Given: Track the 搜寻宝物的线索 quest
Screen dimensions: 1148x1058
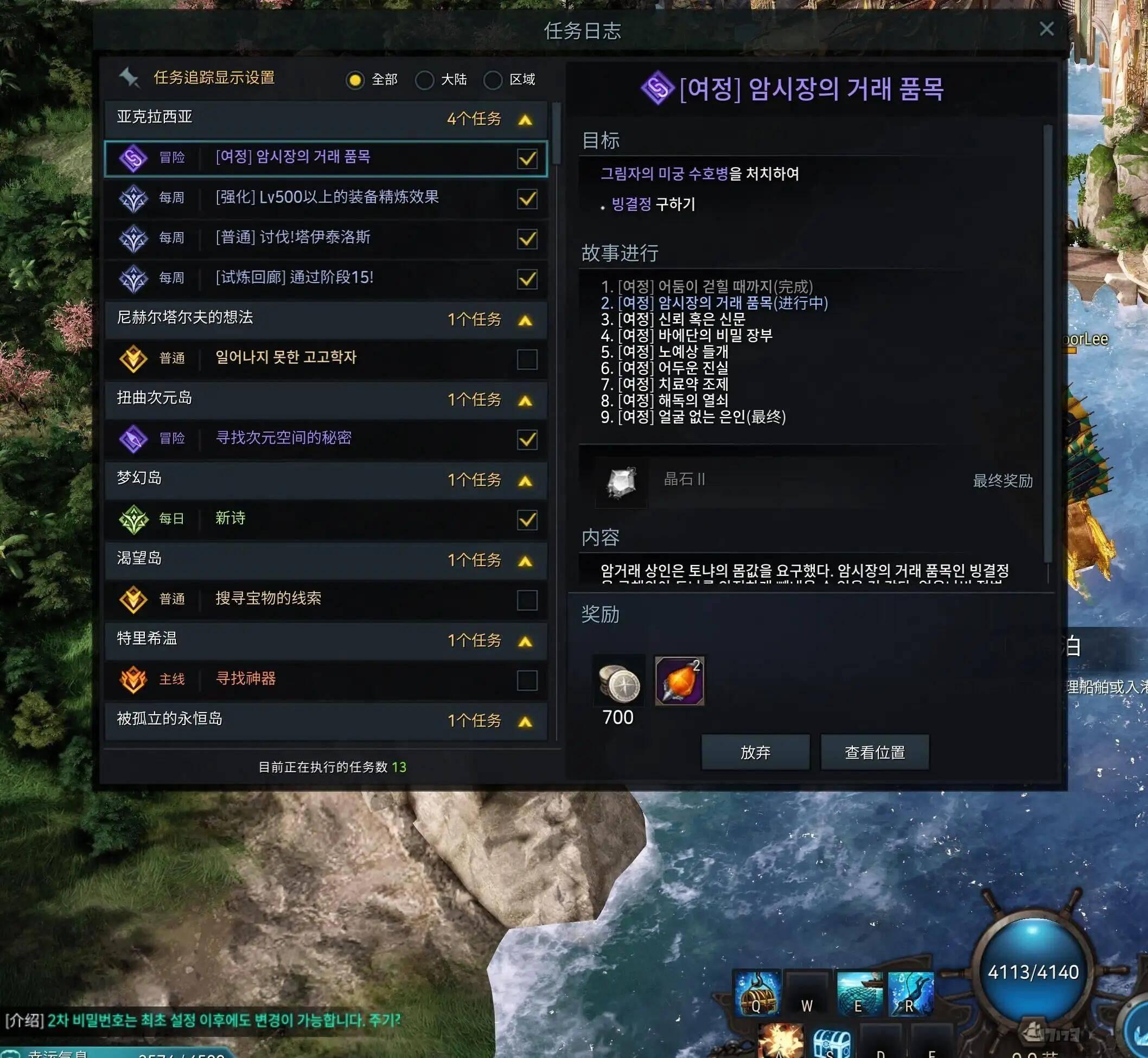Looking at the screenshot, I should coord(527,599).
